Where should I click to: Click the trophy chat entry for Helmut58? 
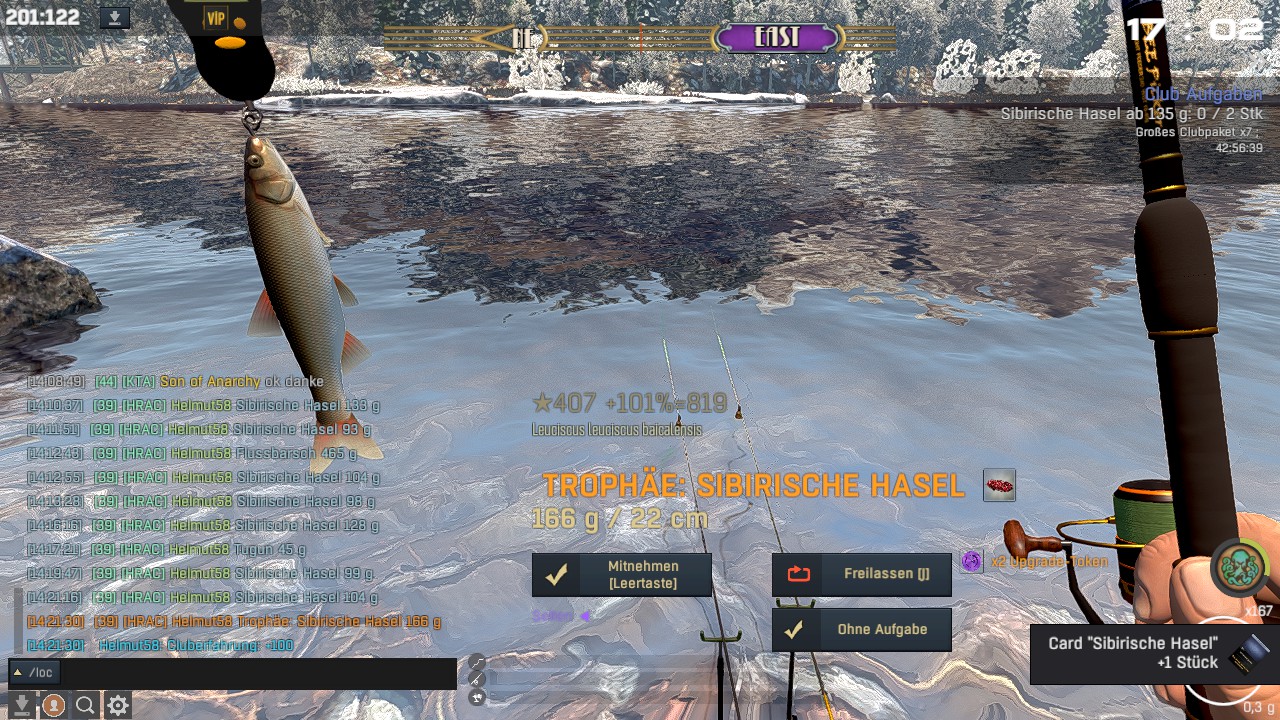(266, 621)
